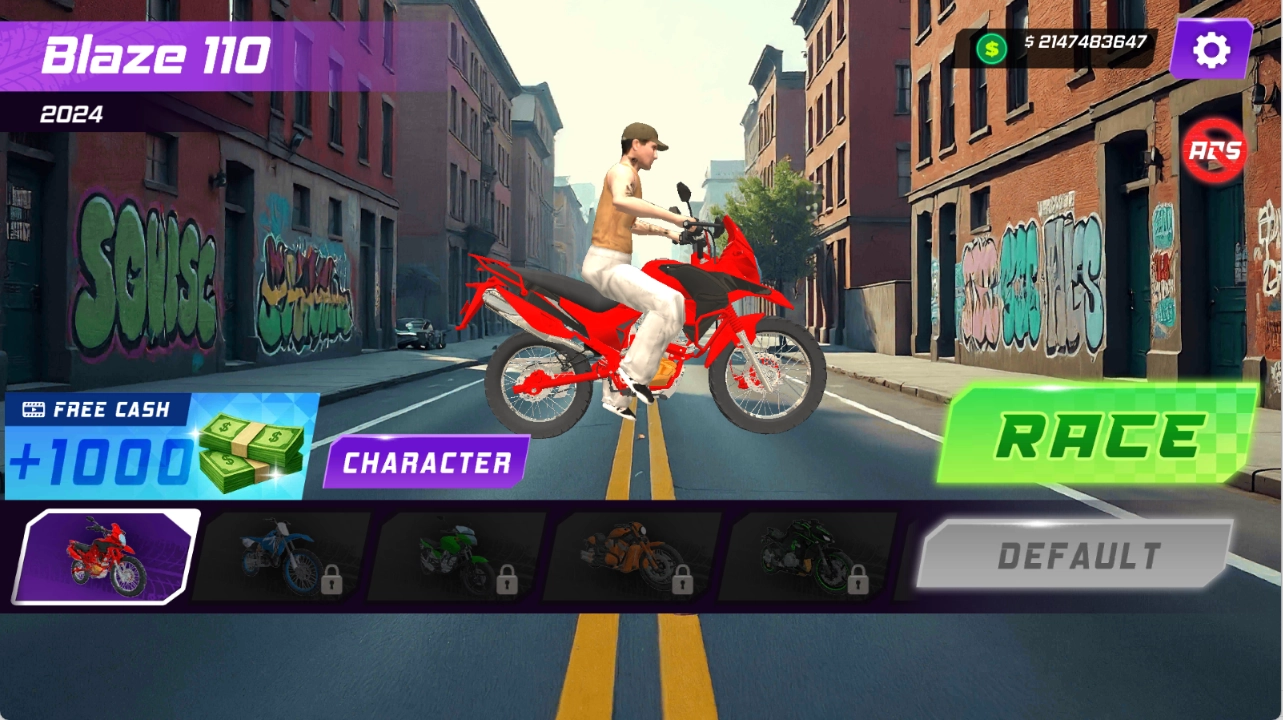This screenshot has height=720, width=1283.
Task: Click the grey DEFAULT button
Action: click(x=1075, y=554)
